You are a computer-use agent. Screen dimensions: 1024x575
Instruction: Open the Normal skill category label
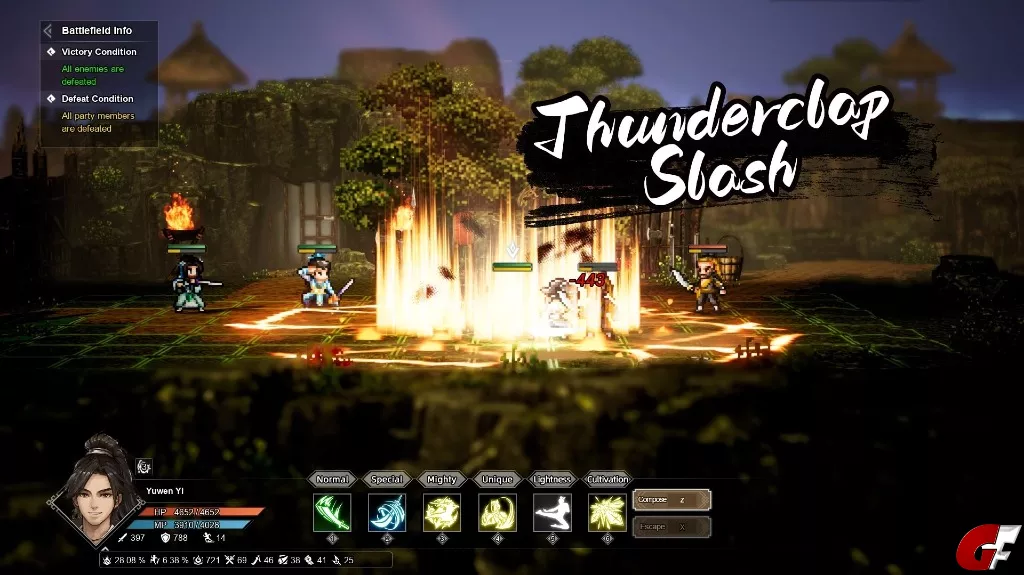[x=332, y=480]
